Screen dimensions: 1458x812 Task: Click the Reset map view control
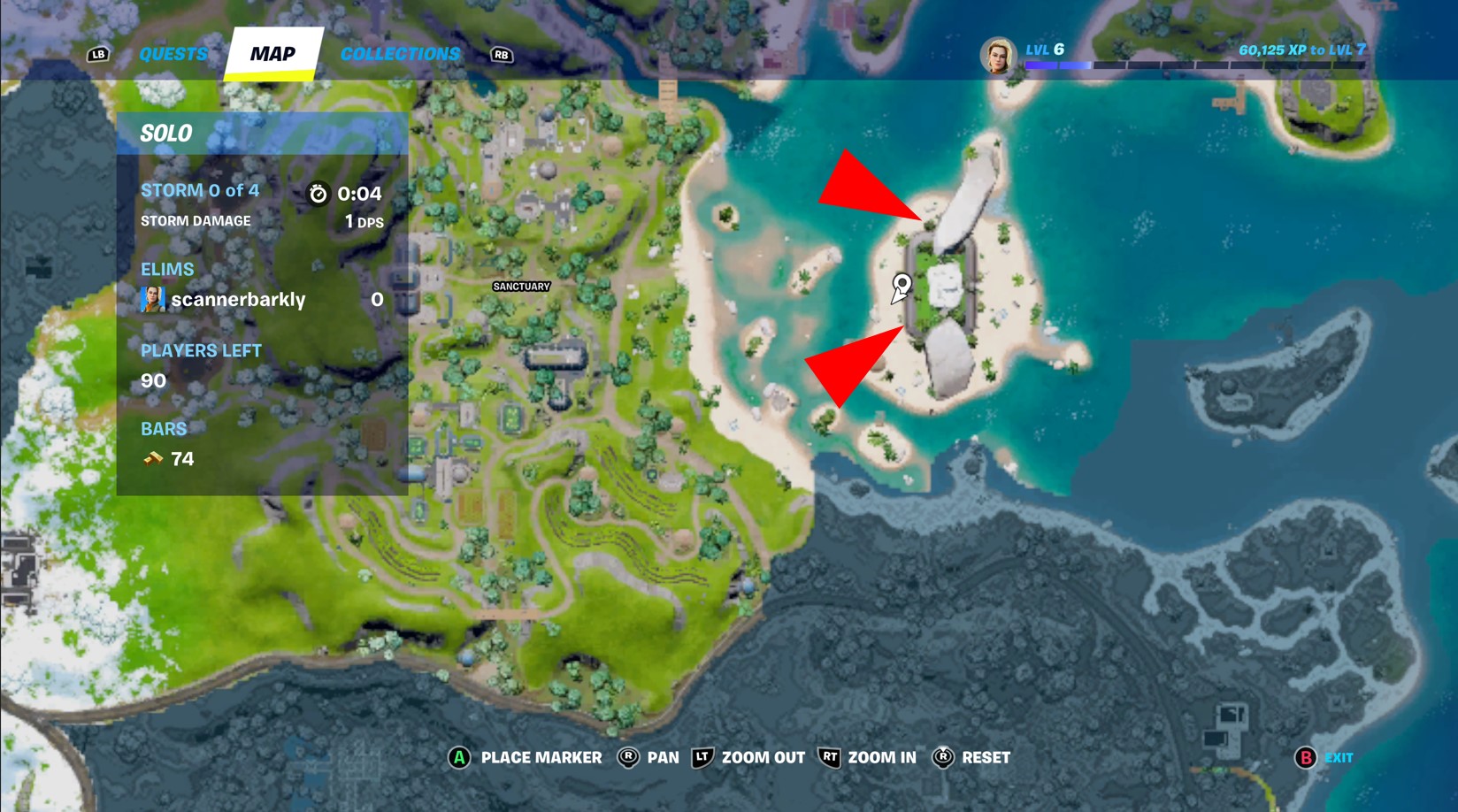click(x=942, y=757)
